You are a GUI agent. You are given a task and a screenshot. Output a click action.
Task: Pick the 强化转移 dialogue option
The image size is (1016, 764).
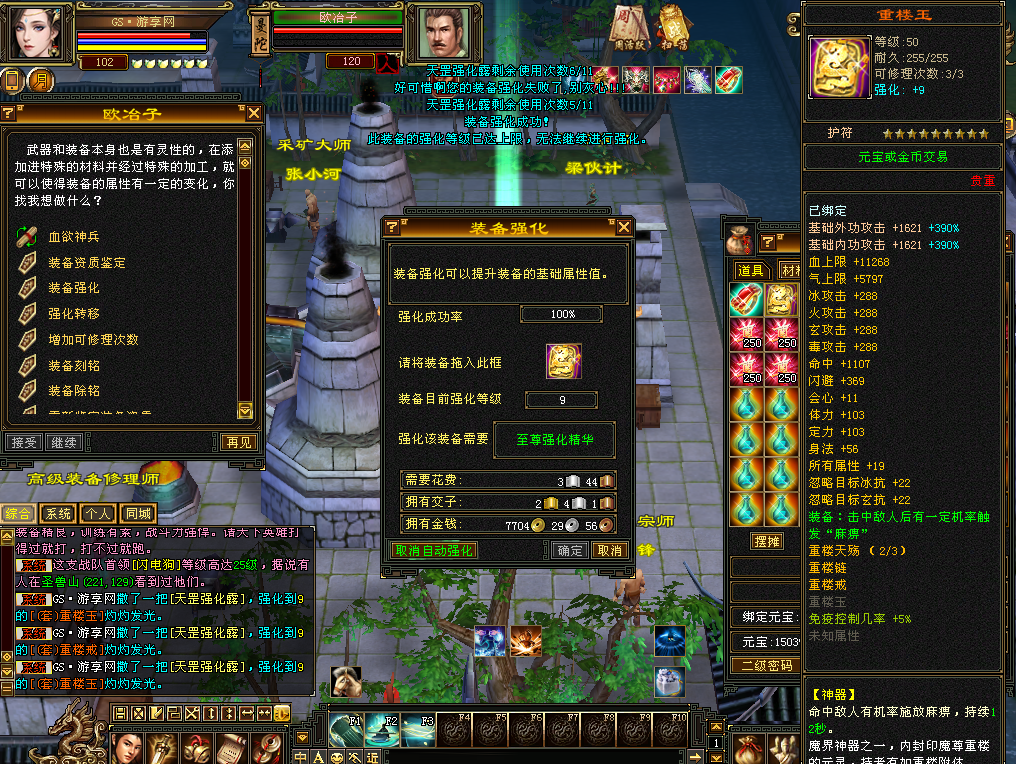[74, 314]
